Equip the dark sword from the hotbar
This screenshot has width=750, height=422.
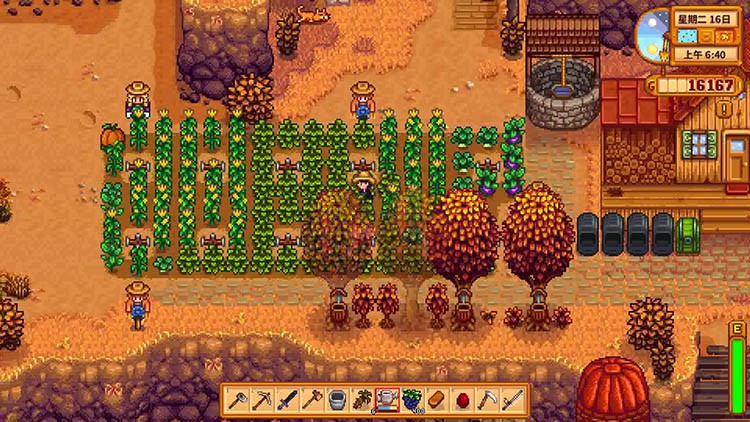pos(288,400)
